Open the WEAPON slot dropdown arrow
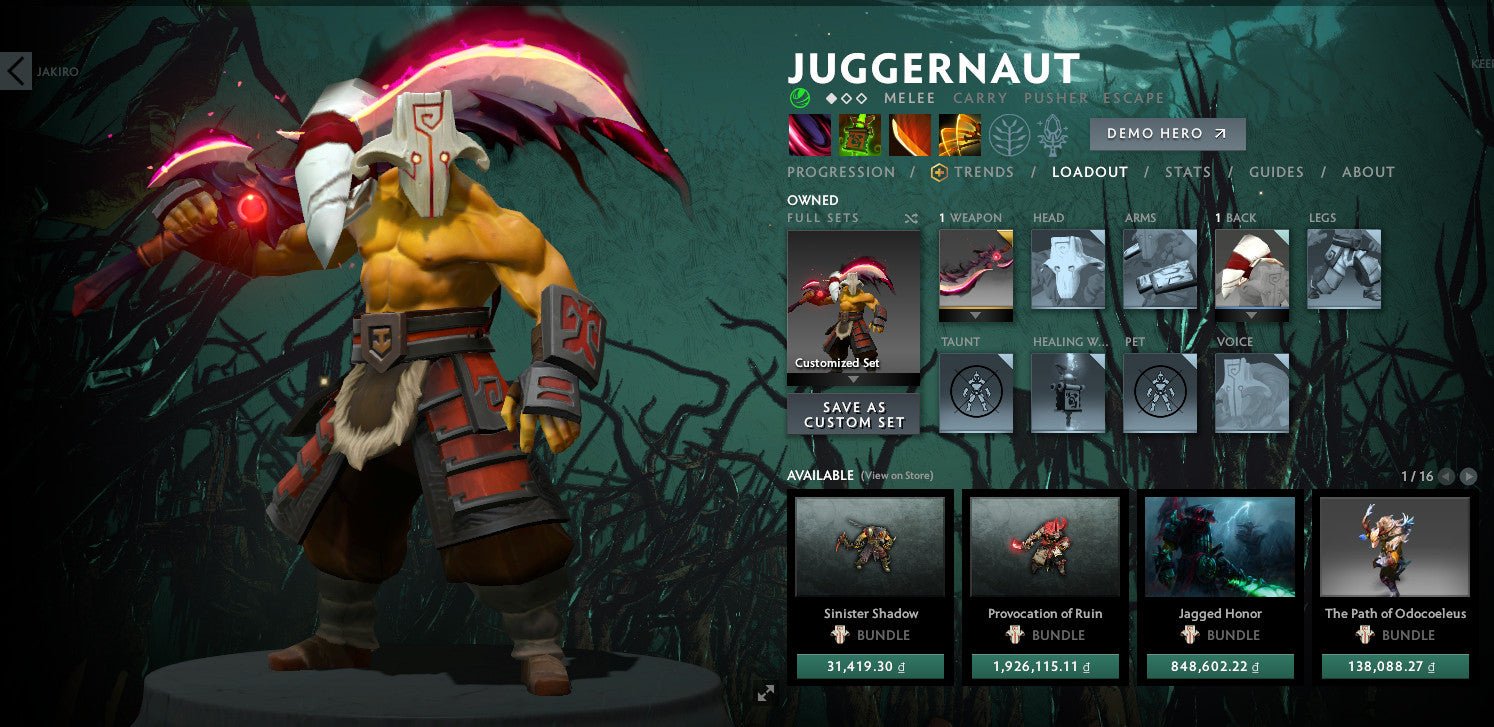 (975, 316)
